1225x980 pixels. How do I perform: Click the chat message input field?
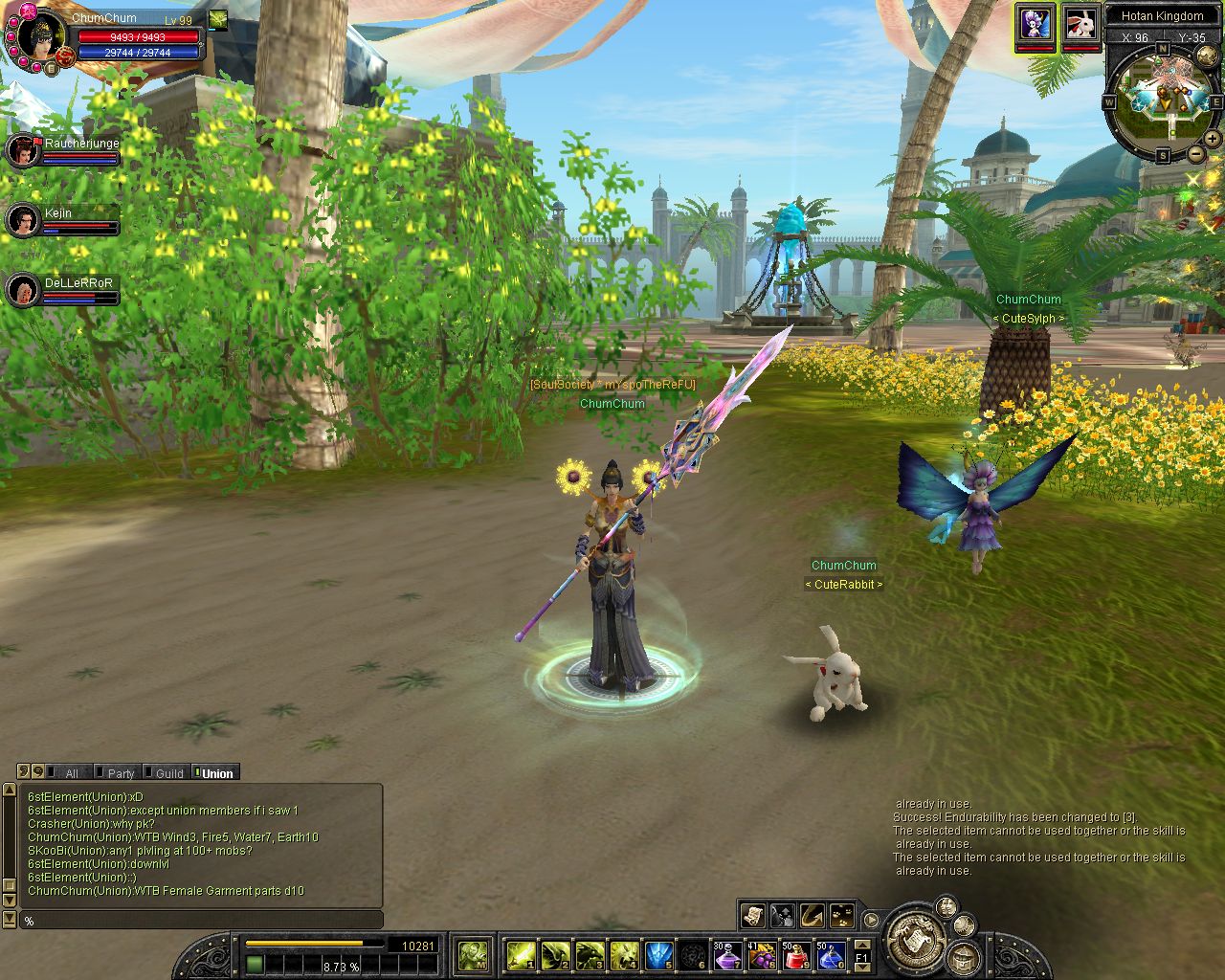[x=201, y=921]
